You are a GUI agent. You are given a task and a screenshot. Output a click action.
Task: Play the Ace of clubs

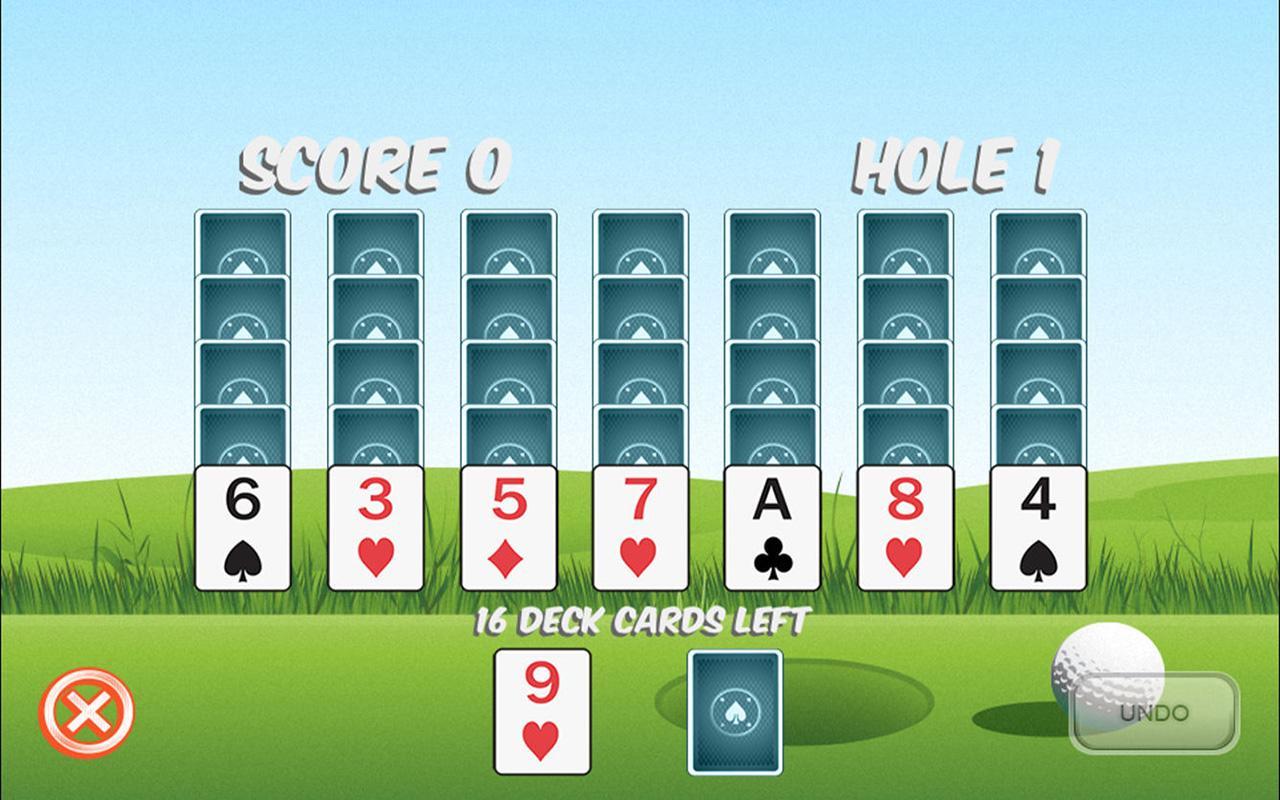(x=770, y=525)
